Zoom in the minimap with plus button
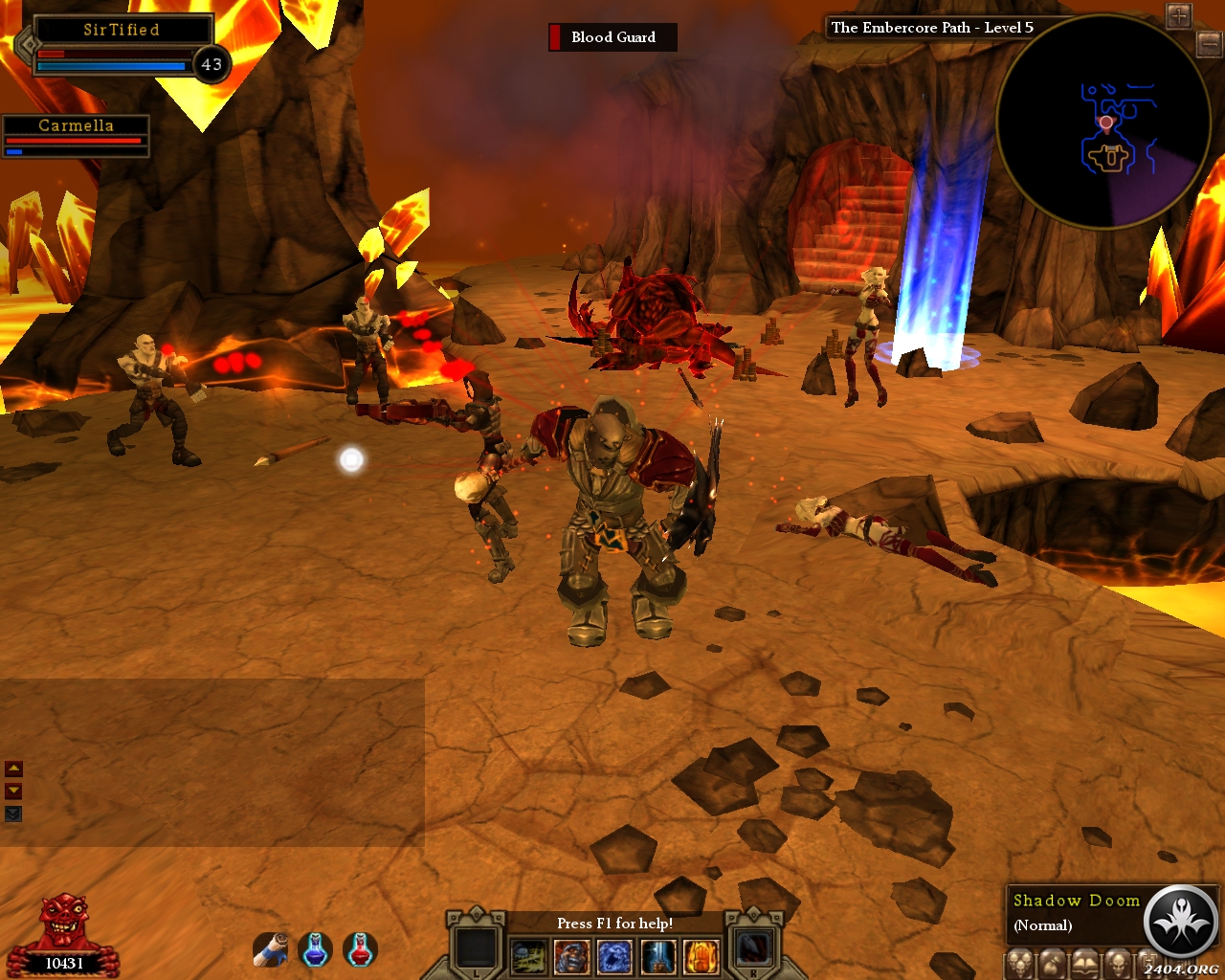Screen dimensions: 1225x980 [x=1178, y=14]
